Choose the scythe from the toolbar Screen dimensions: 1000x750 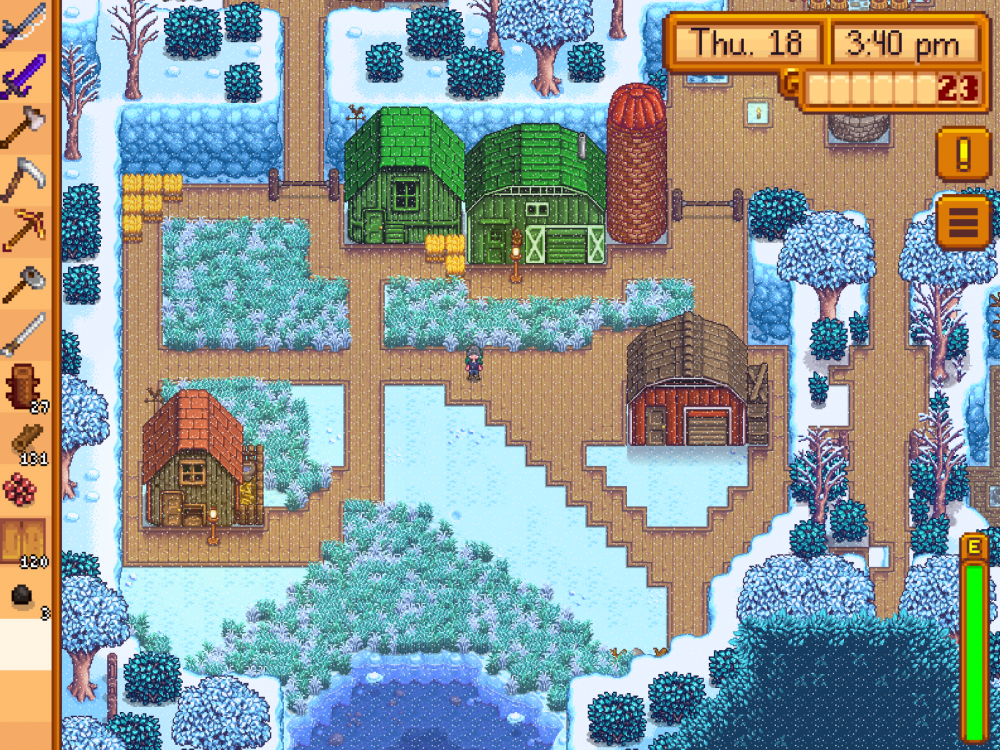(x=25, y=180)
